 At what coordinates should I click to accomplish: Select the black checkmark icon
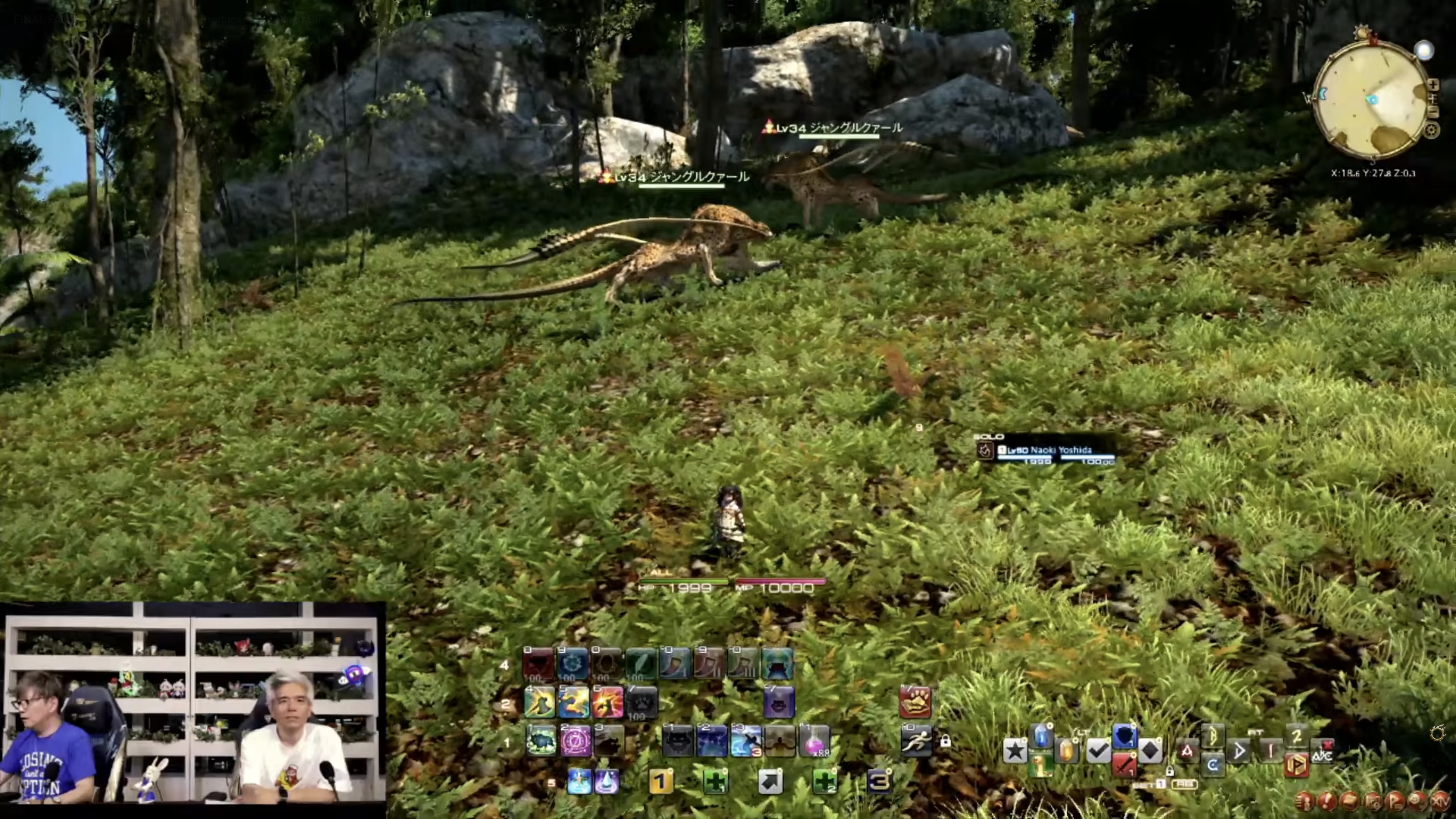pyautogui.click(x=1098, y=751)
